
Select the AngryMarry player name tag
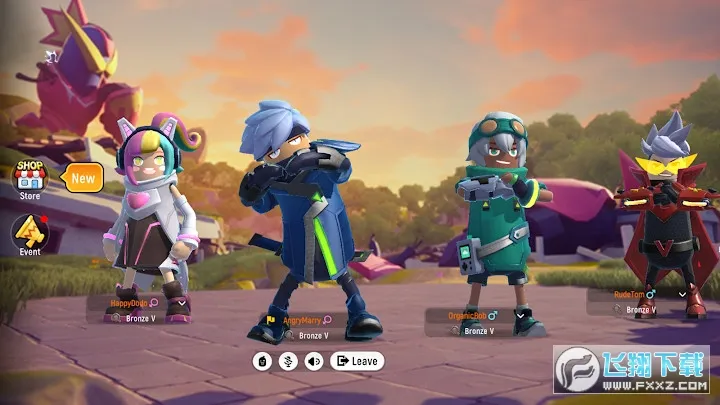tap(299, 320)
